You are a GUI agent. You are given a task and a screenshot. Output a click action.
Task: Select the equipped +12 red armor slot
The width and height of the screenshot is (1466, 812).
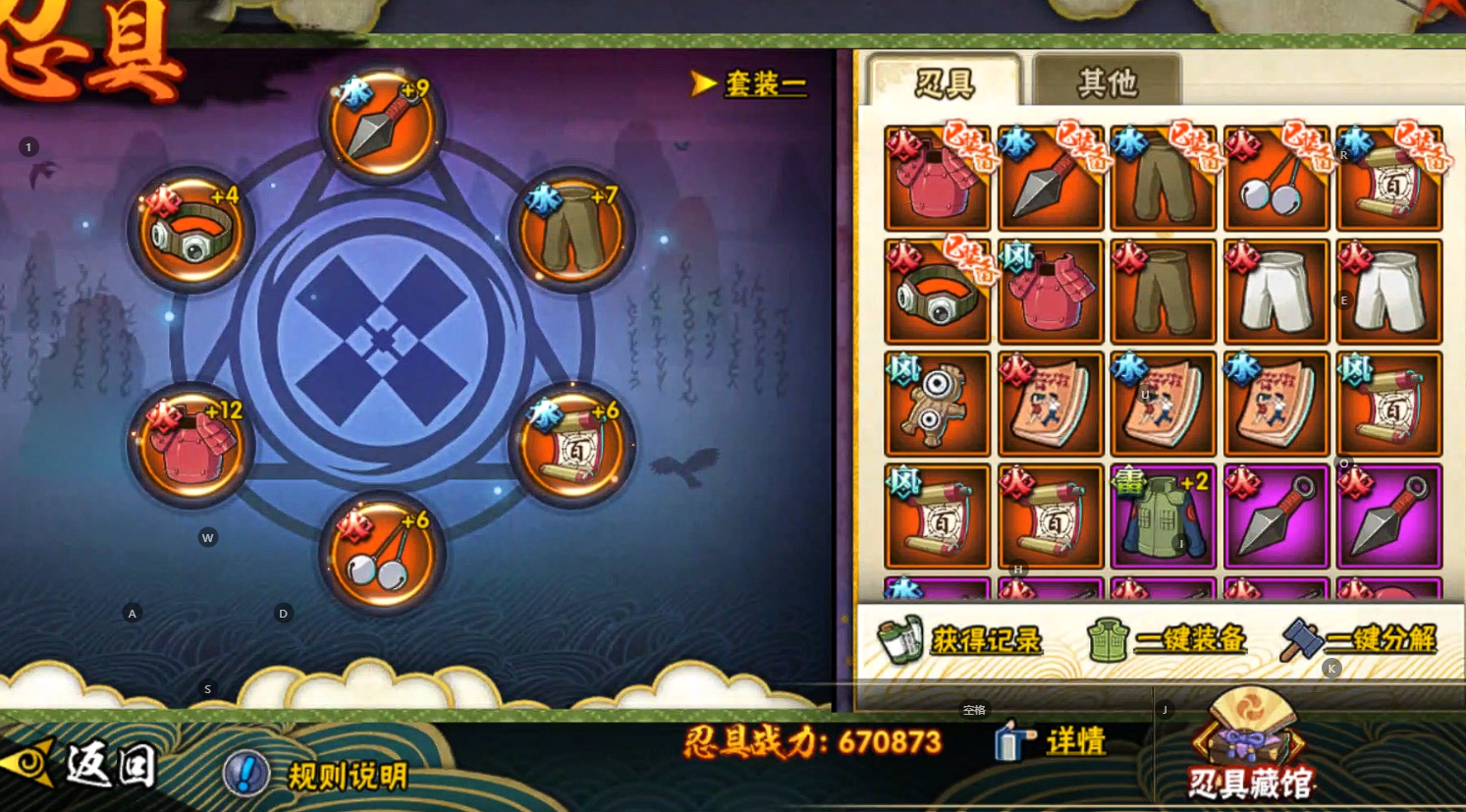click(x=191, y=447)
